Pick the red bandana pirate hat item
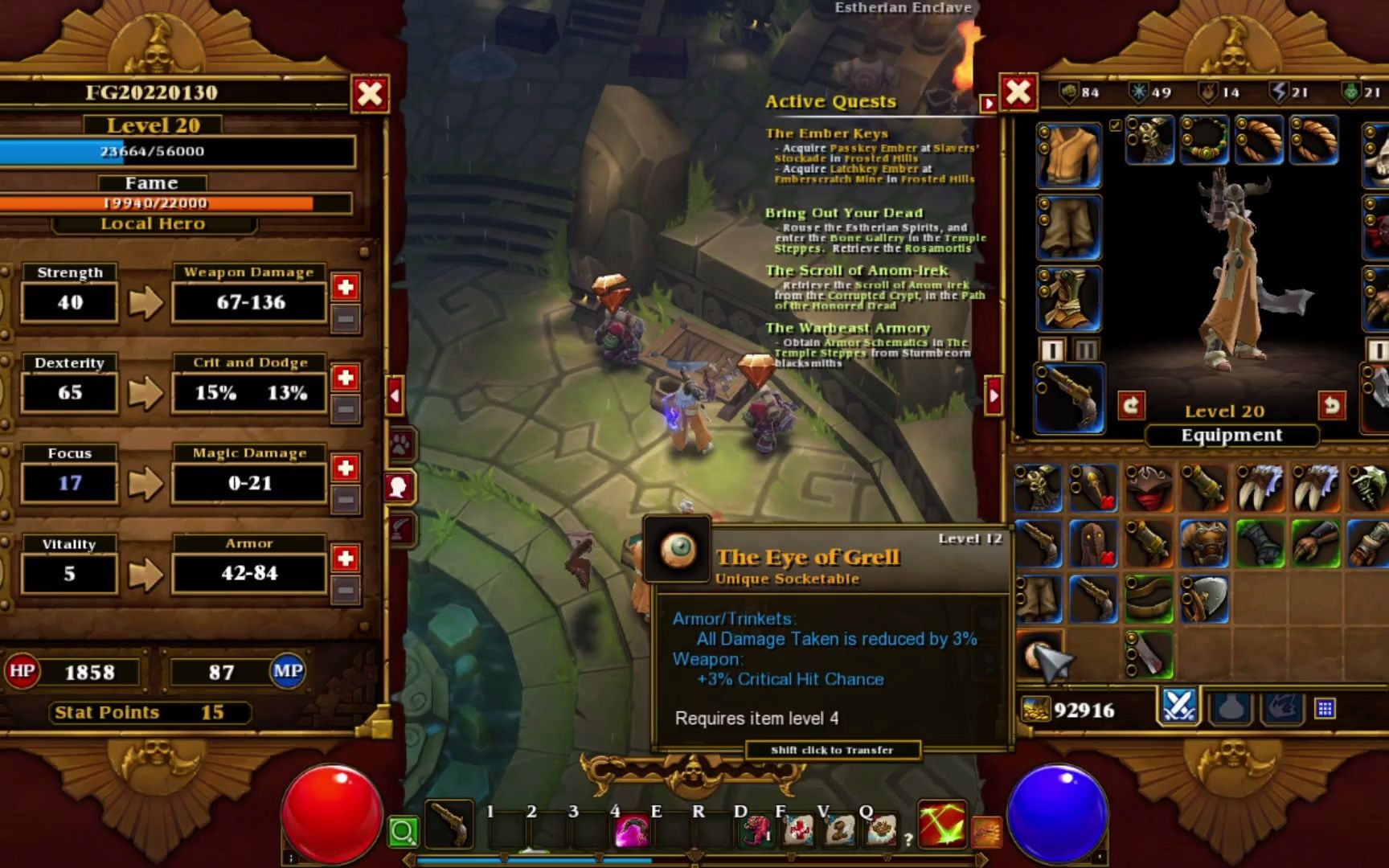Image resolution: width=1389 pixels, height=868 pixels. [1149, 487]
